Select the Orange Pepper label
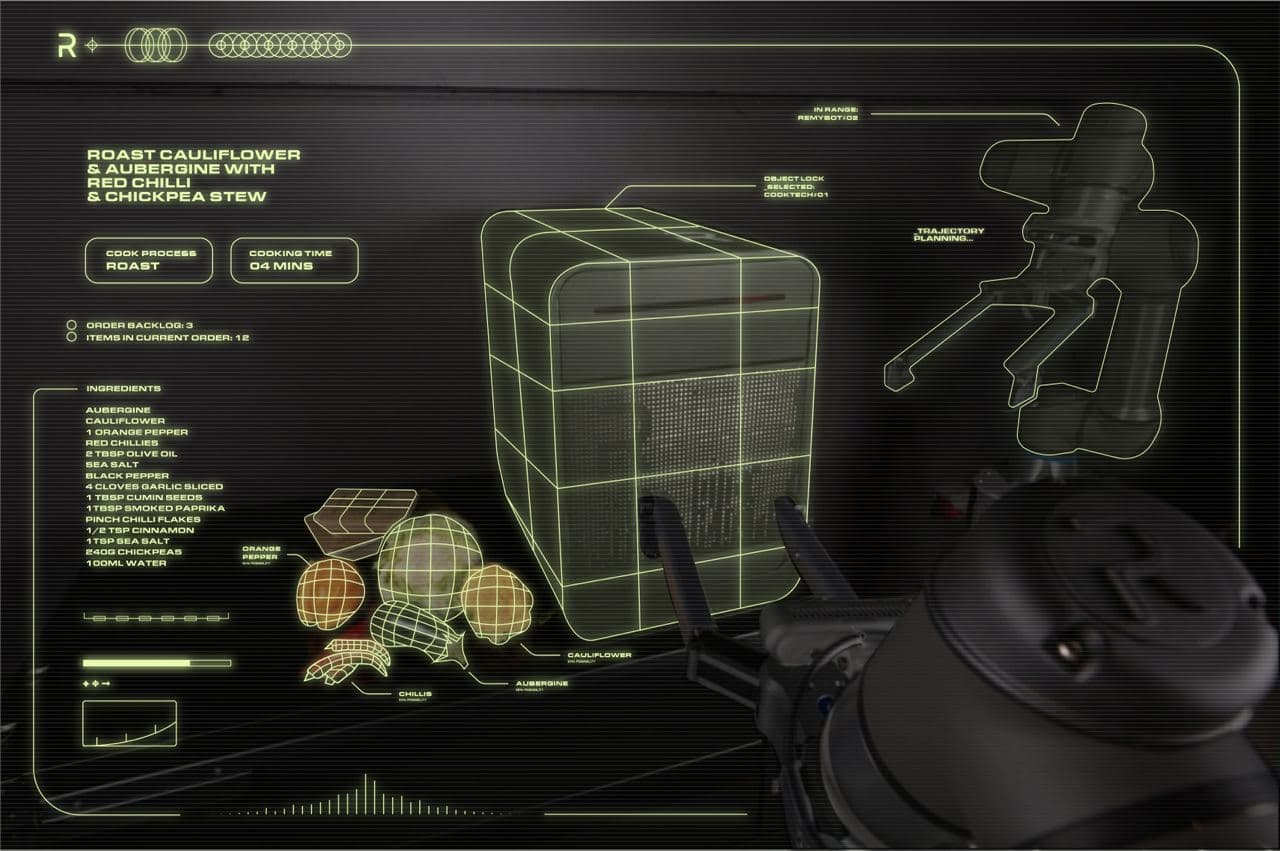The image size is (1280, 851). point(261,553)
